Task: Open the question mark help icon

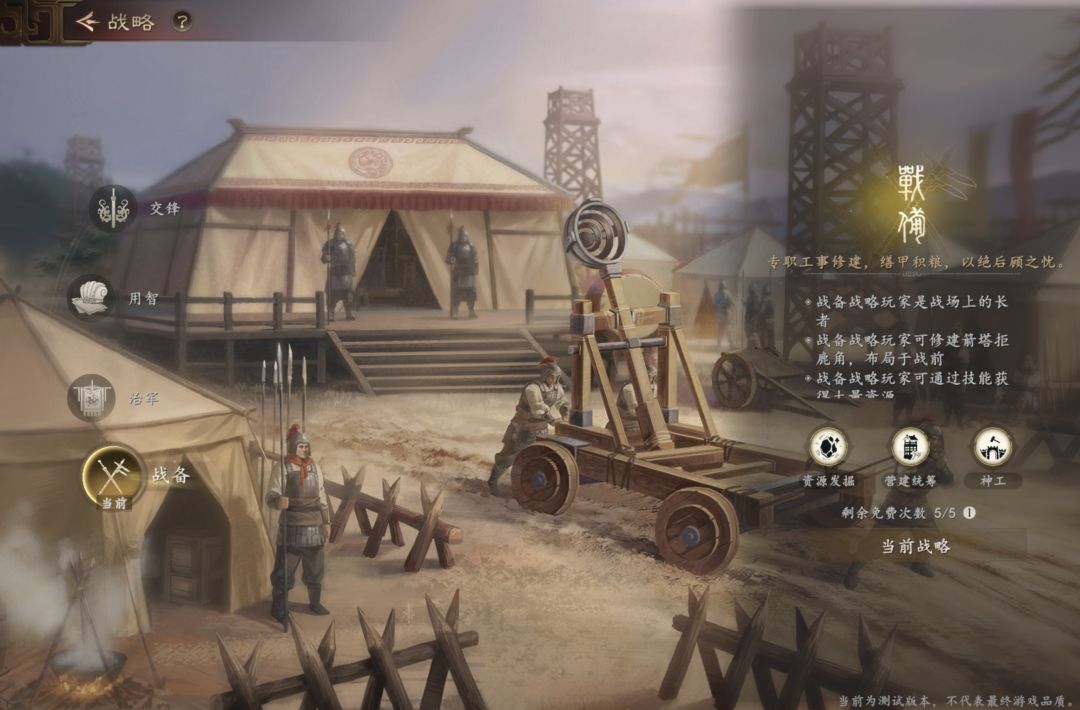Action: point(181,21)
